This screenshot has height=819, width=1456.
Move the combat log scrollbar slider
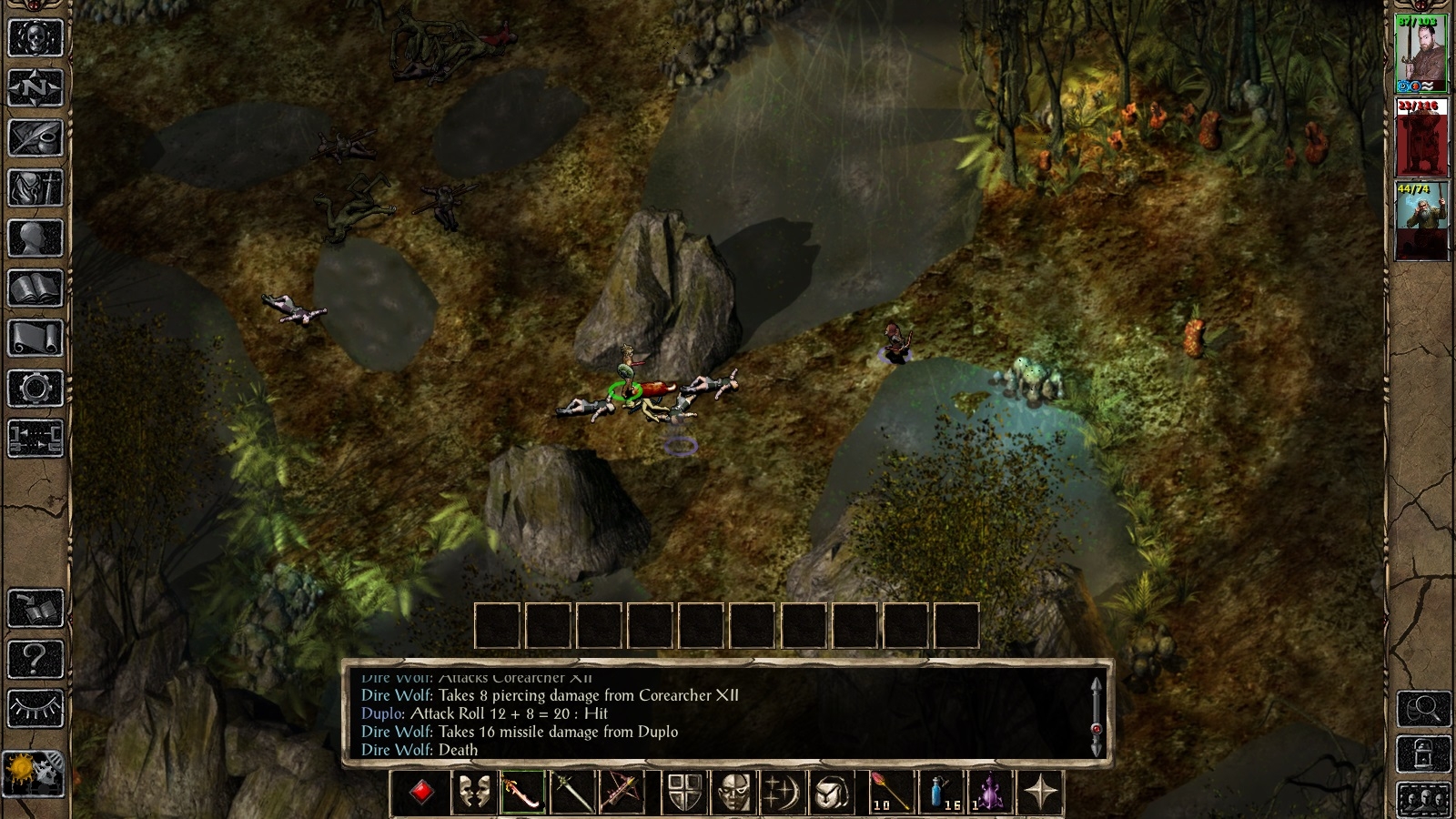tap(1098, 728)
